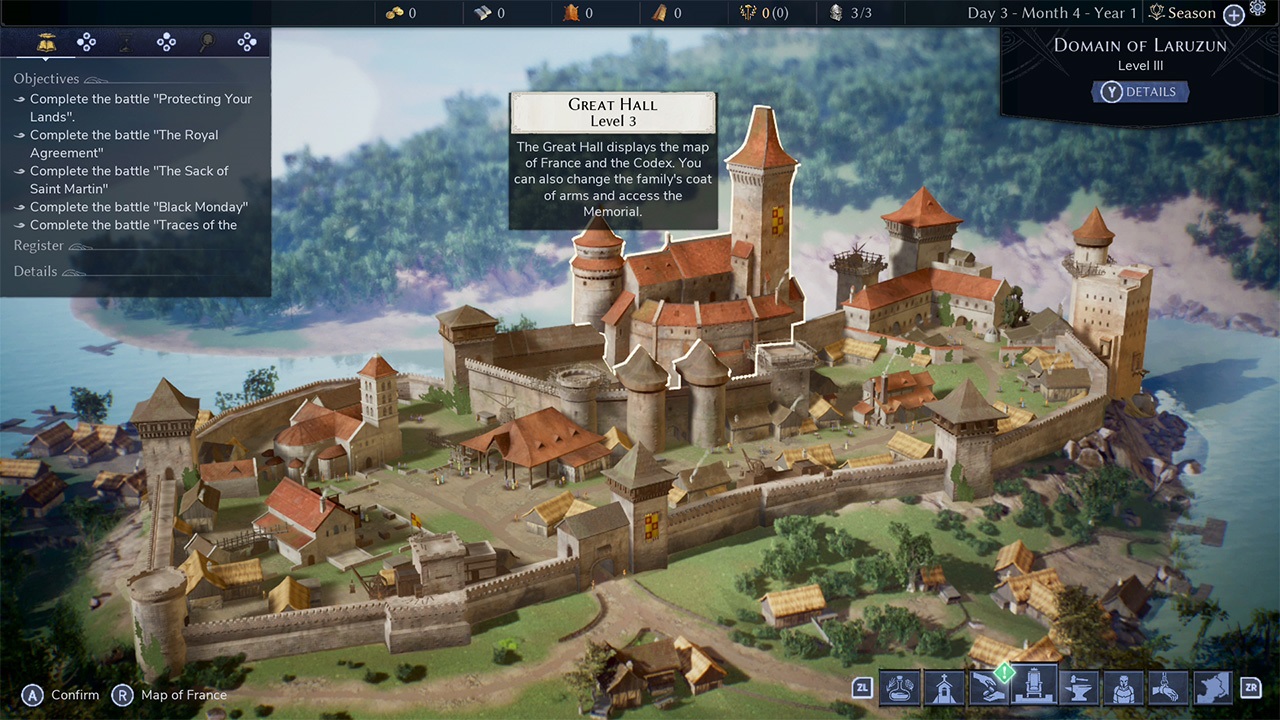Click the golden book objectives icon
The width and height of the screenshot is (1280, 720).
click(x=46, y=42)
